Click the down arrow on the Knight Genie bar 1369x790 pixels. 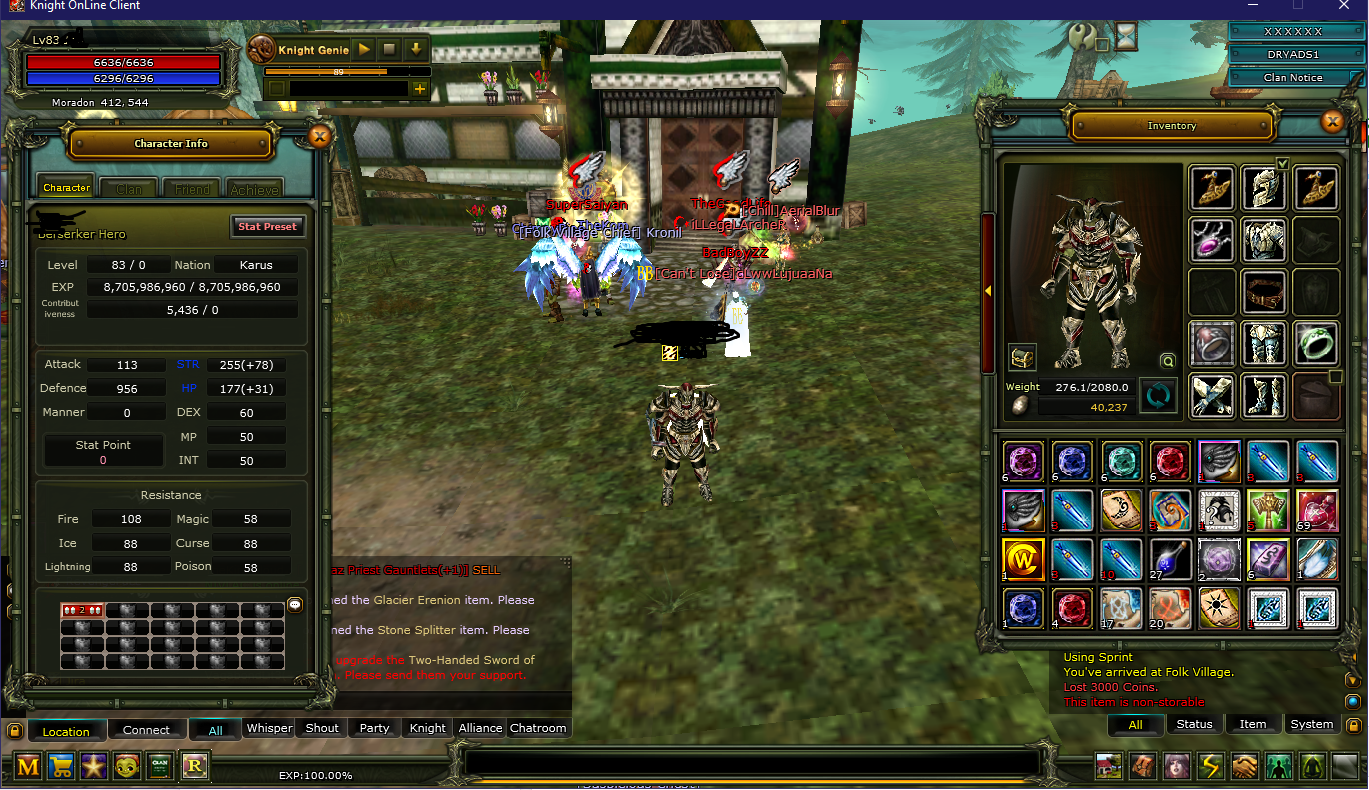click(x=417, y=49)
